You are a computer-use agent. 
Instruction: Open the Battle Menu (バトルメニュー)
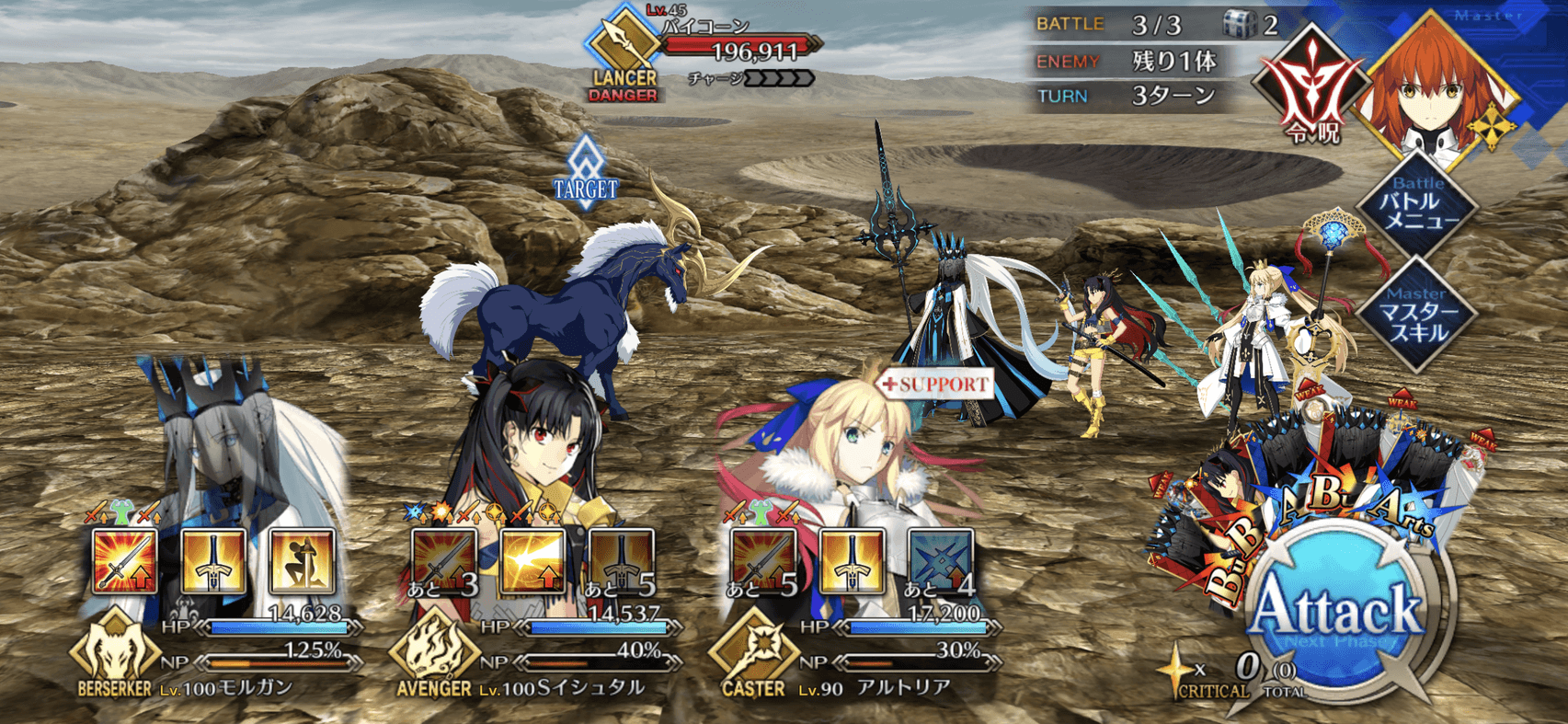[1419, 206]
